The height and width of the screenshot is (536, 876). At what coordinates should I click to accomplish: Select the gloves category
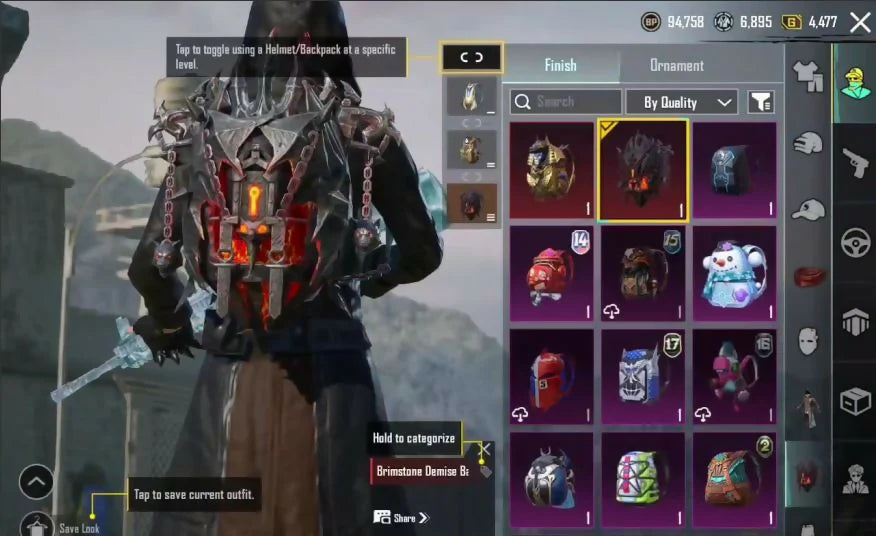808,143
